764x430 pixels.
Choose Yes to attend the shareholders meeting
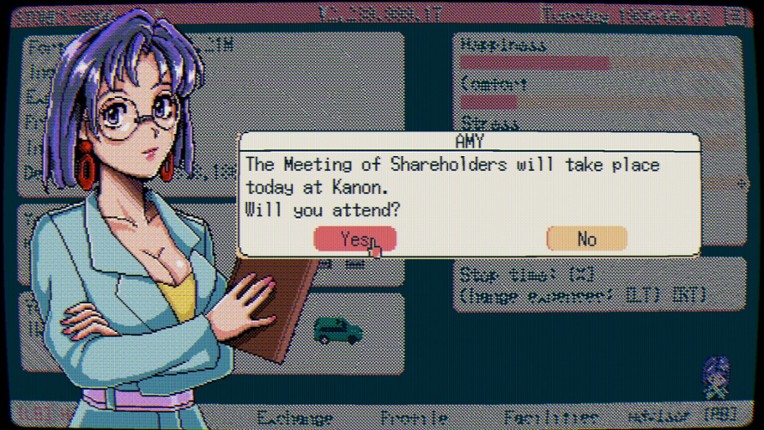(x=355, y=238)
